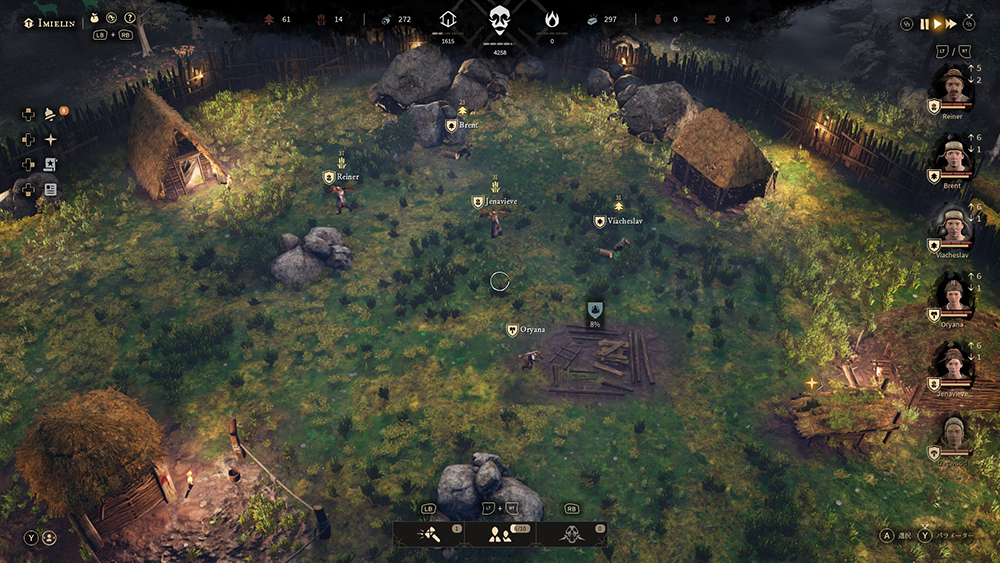
Task: Pause the game speed
Action: (925, 23)
